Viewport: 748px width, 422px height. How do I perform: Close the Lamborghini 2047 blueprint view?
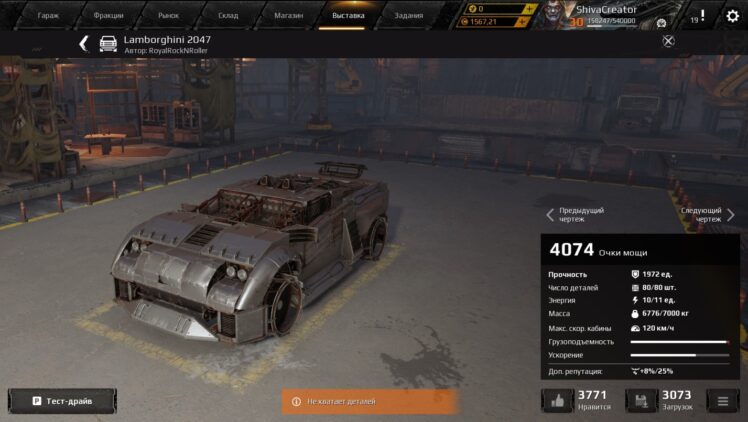pos(669,41)
